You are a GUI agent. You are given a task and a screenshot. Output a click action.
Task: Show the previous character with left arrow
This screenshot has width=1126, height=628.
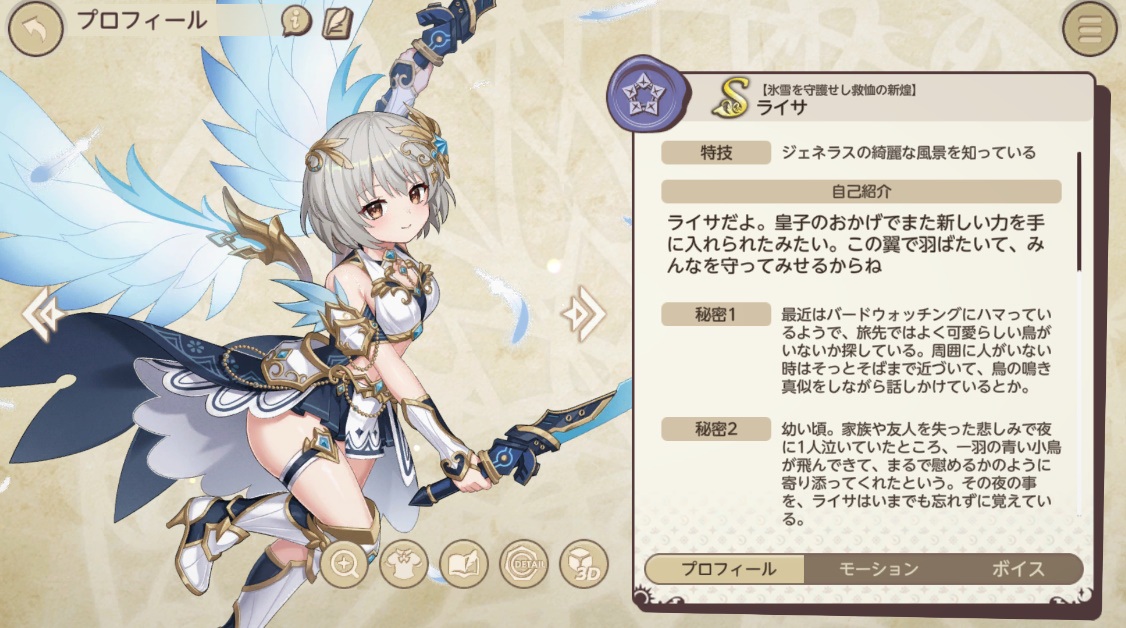(x=44, y=314)
